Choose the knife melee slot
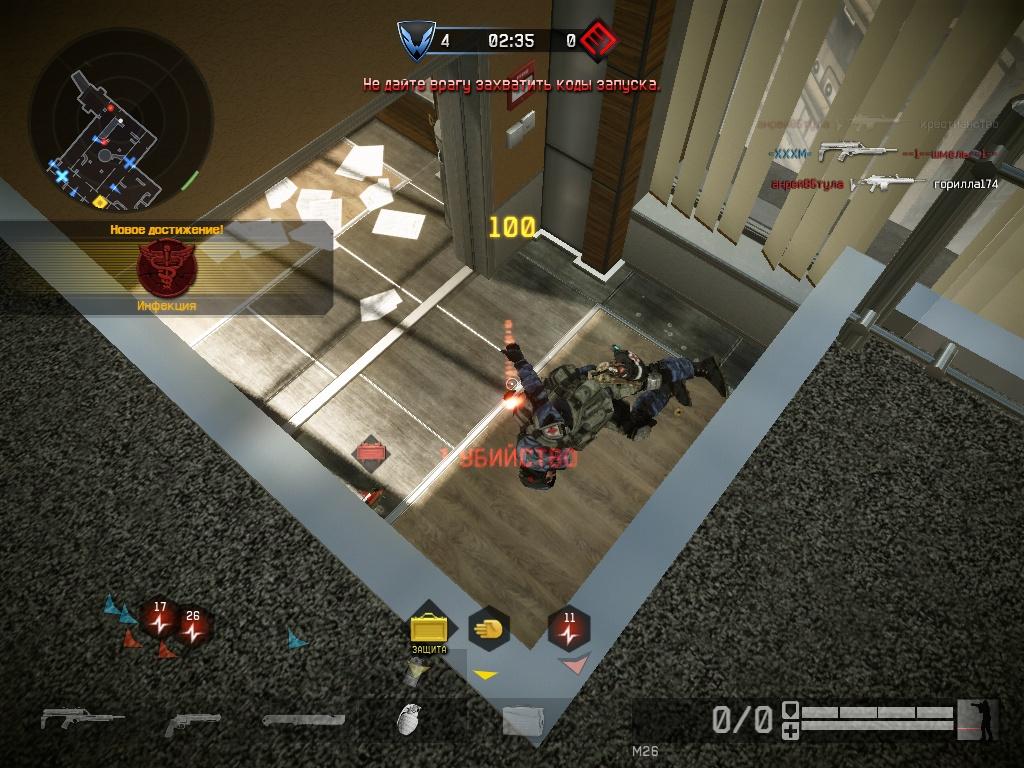 (x=304, y=719)
